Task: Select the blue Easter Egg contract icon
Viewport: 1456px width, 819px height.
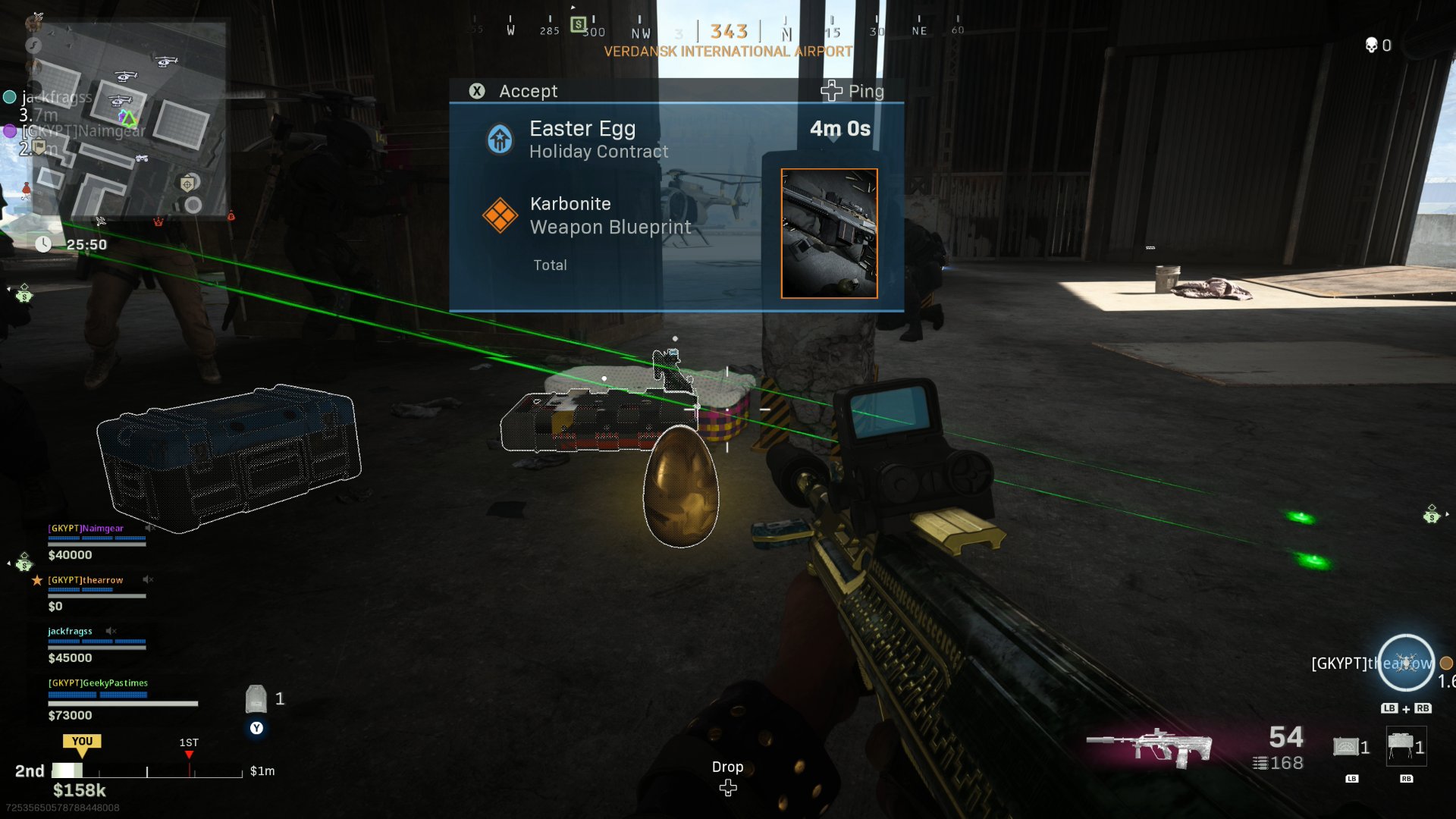Action: [500, 139]
